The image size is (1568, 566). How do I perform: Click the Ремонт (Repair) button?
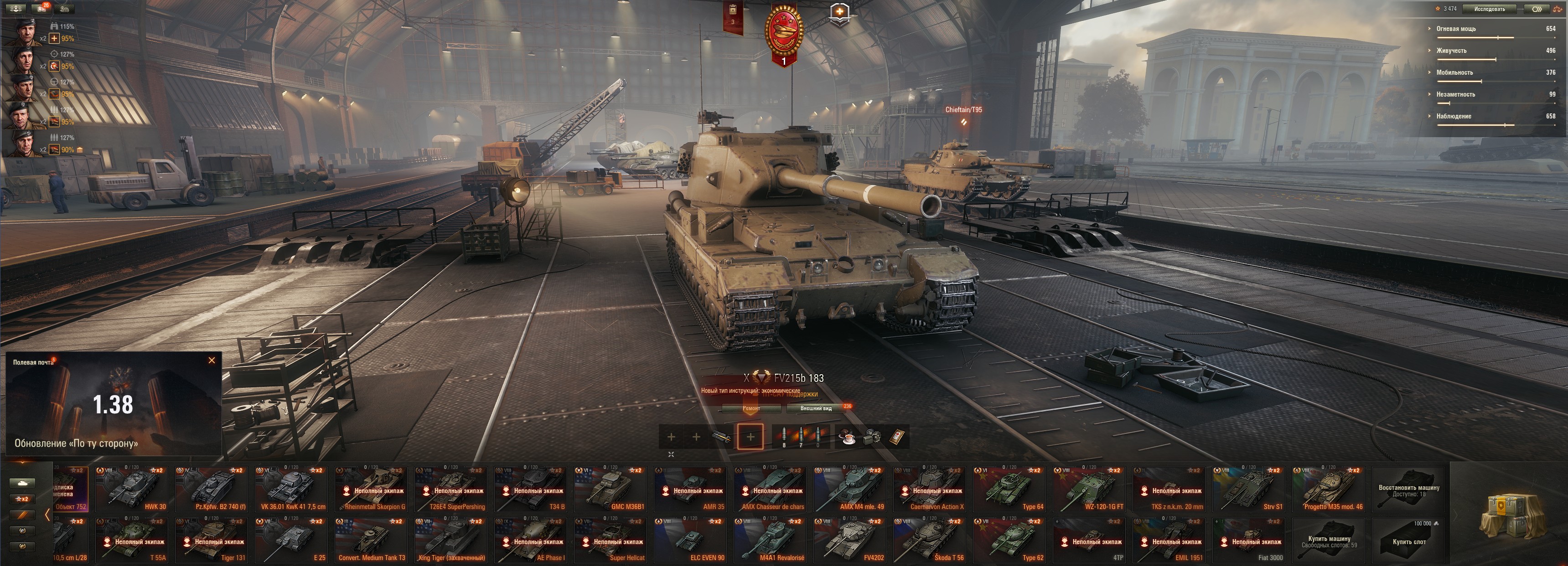751,408
